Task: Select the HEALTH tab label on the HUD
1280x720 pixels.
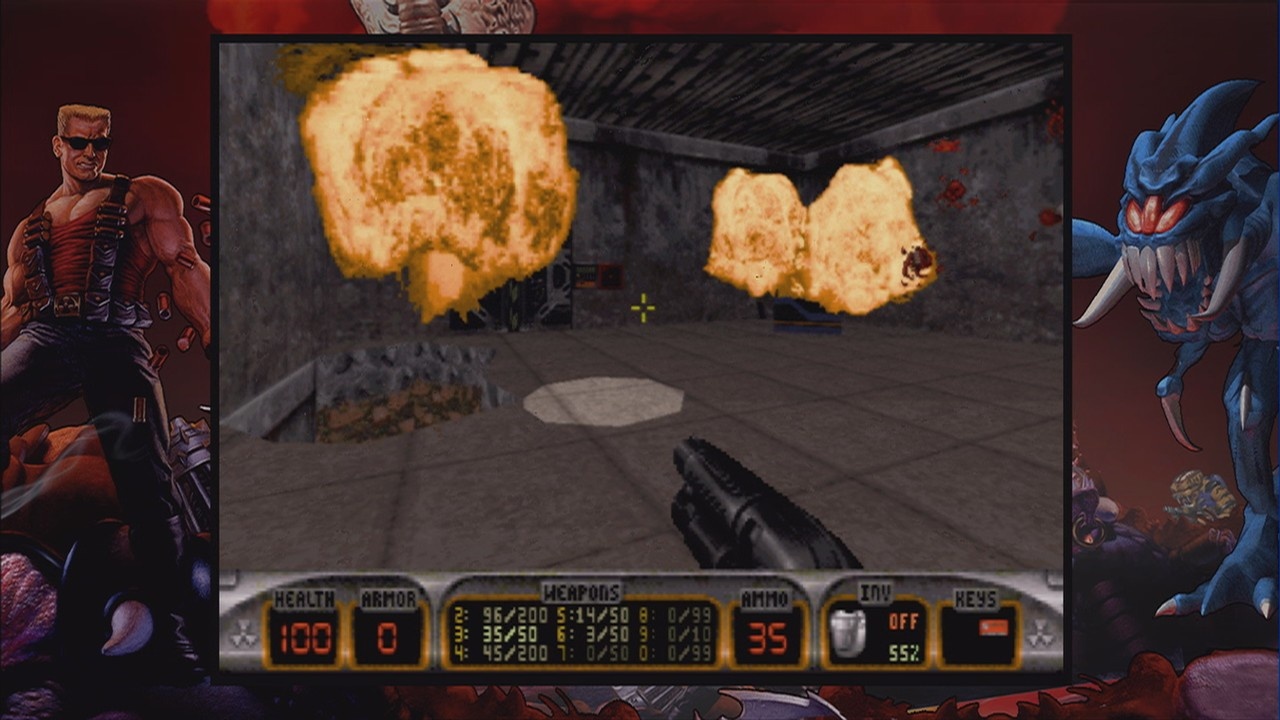Action: 305,598
